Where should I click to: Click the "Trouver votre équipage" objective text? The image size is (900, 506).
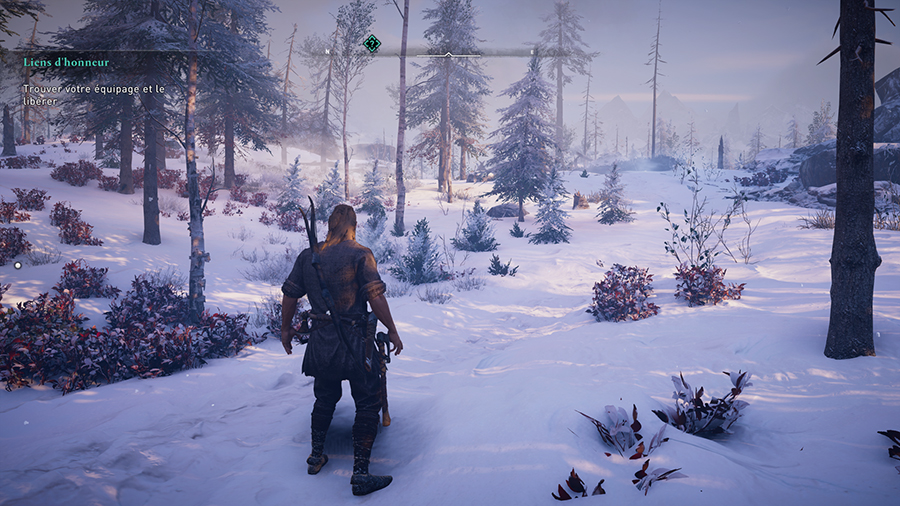tap(93, 95)
